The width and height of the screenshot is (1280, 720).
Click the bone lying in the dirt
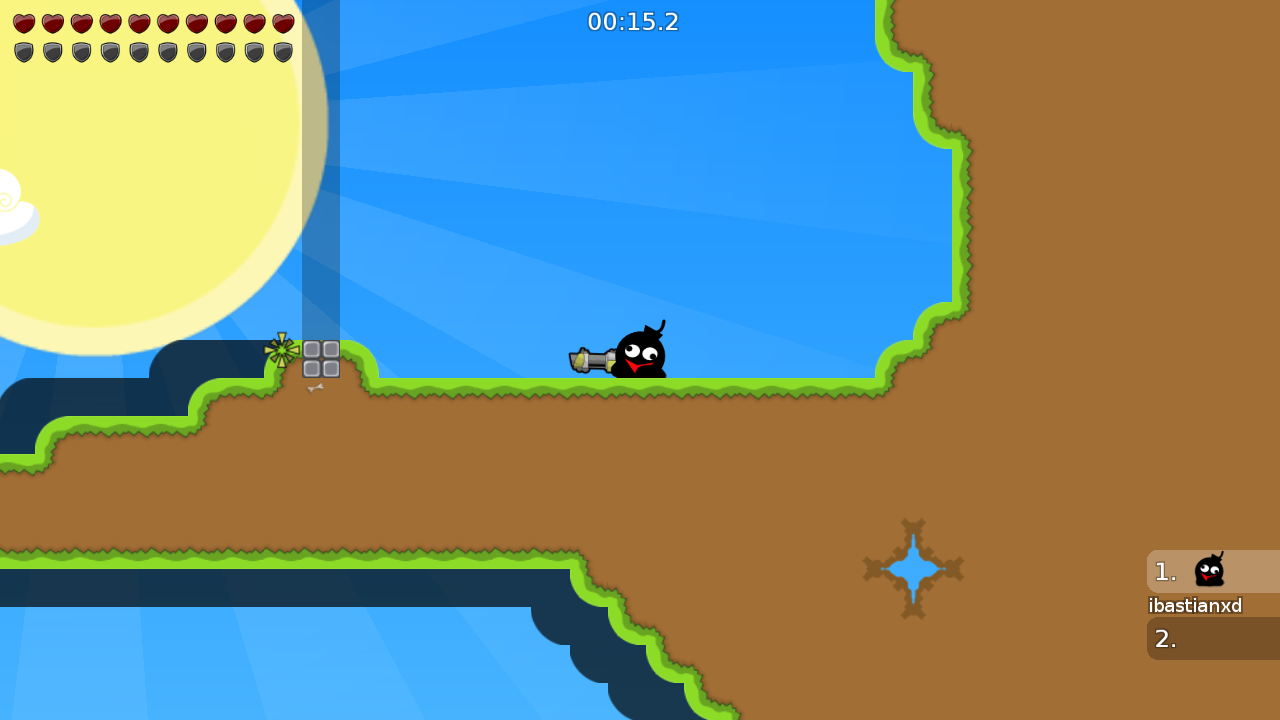[x=313, y=387]
